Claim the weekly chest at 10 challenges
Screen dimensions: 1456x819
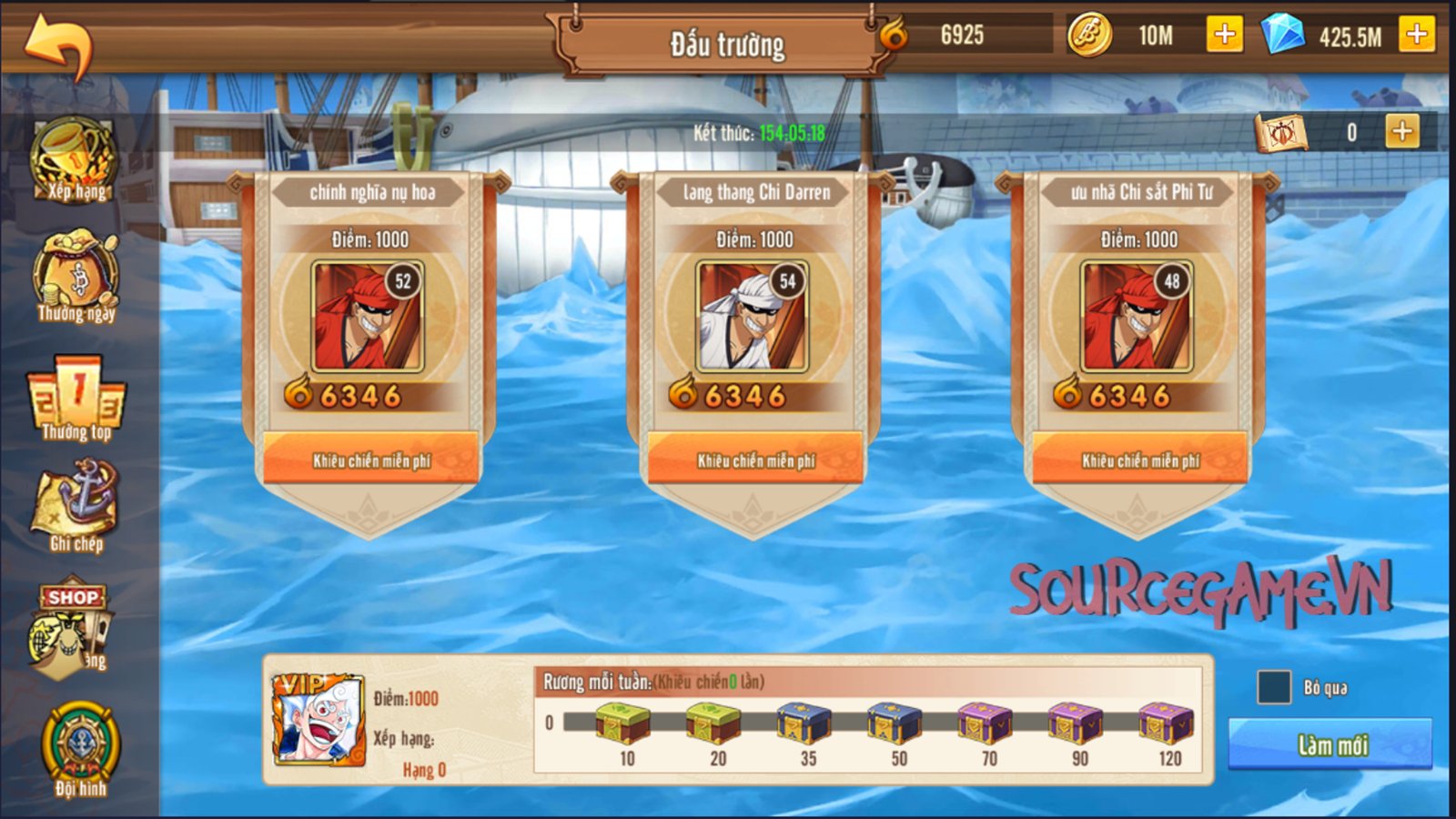(623, 724)
